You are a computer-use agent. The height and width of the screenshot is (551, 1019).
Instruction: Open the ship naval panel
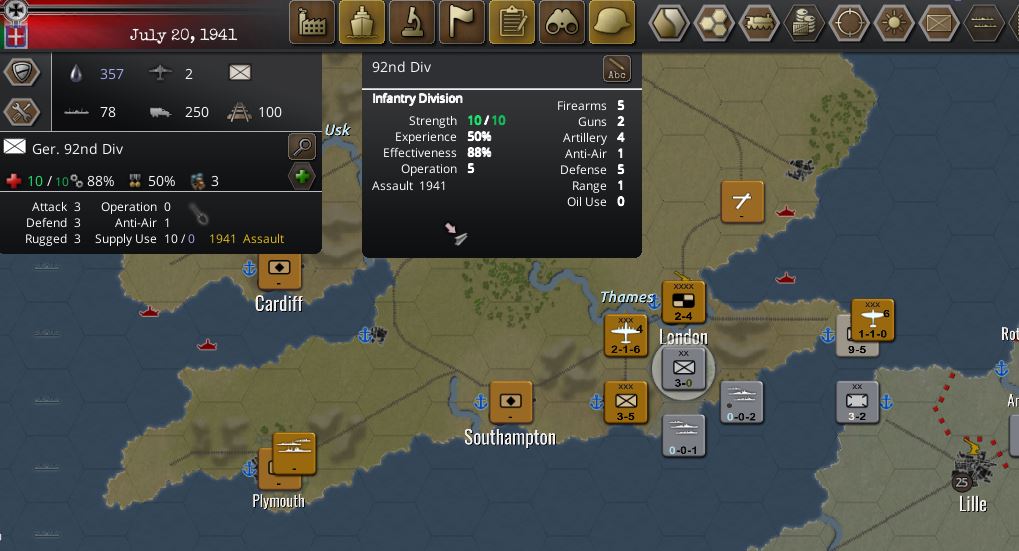pyautogui.click(x=362, y=22)
